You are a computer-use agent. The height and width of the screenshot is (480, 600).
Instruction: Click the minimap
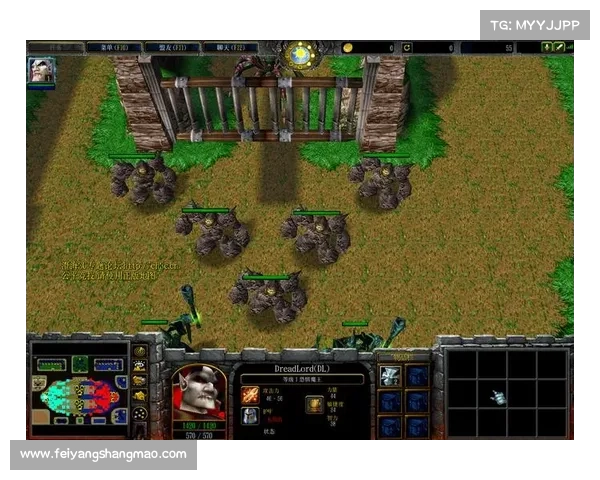78,394
